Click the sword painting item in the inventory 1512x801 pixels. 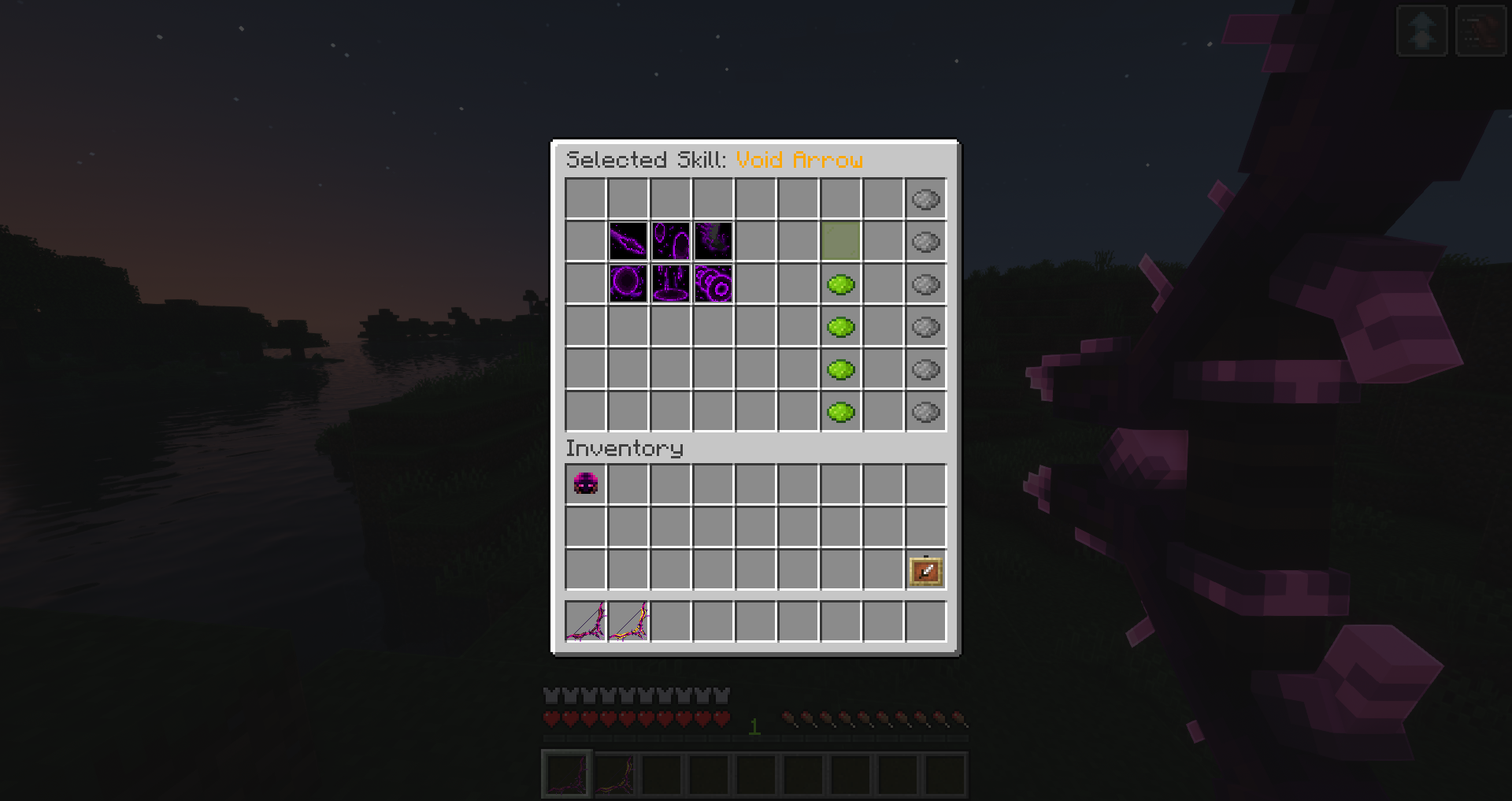point(925,572)
